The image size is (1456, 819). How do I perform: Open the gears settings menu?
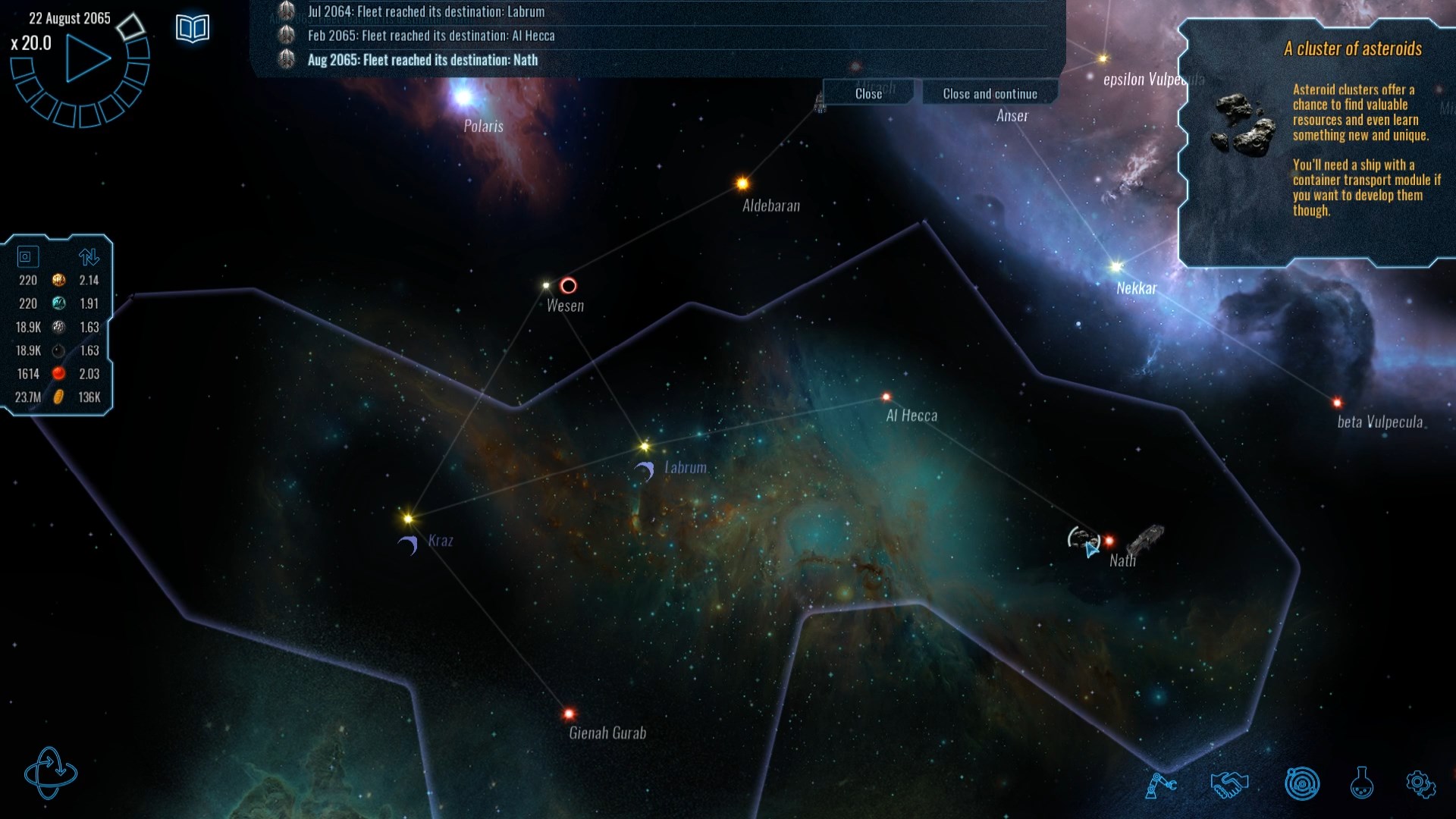(1420, 784)
